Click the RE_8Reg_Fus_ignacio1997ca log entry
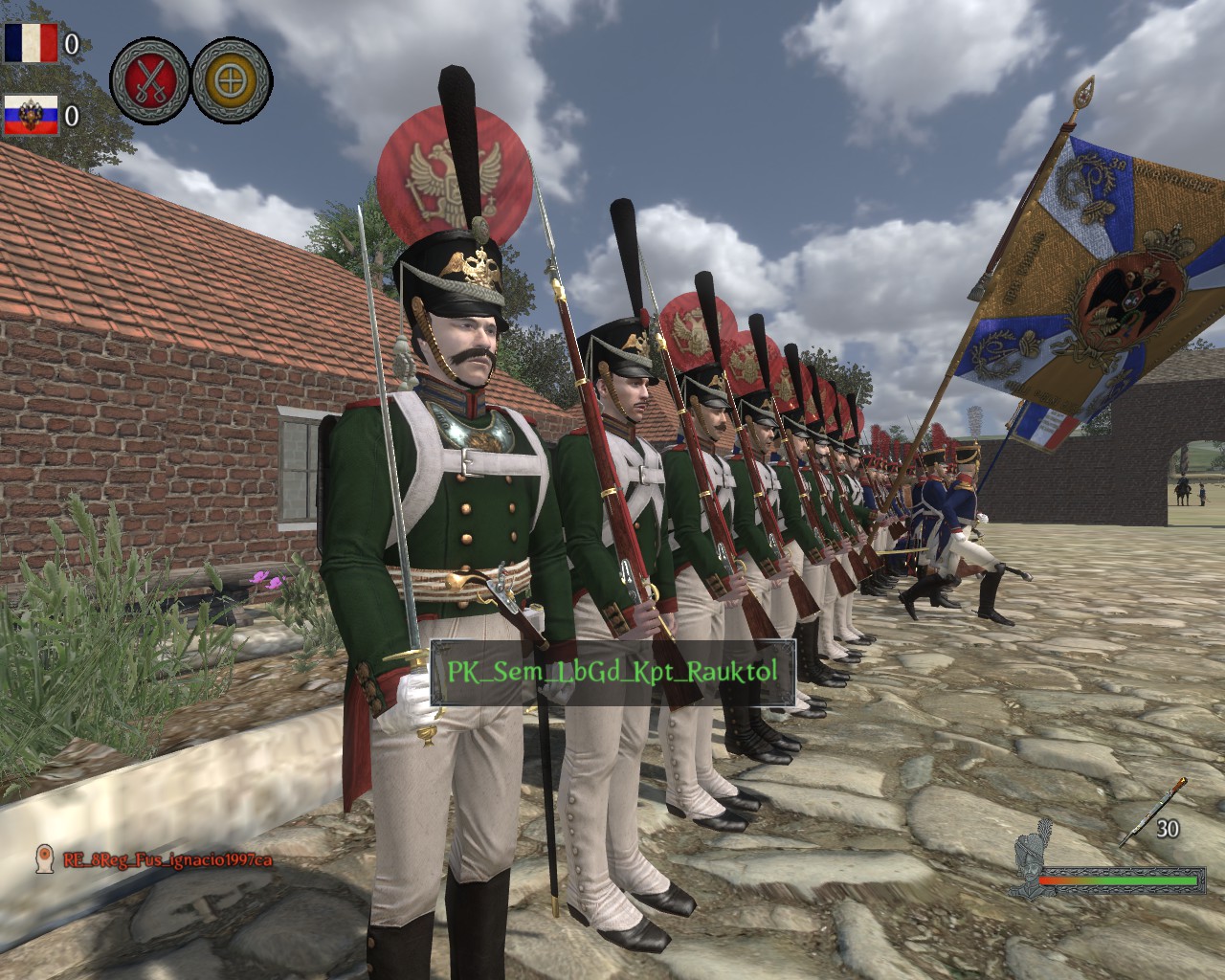 [x=167, y=859]
